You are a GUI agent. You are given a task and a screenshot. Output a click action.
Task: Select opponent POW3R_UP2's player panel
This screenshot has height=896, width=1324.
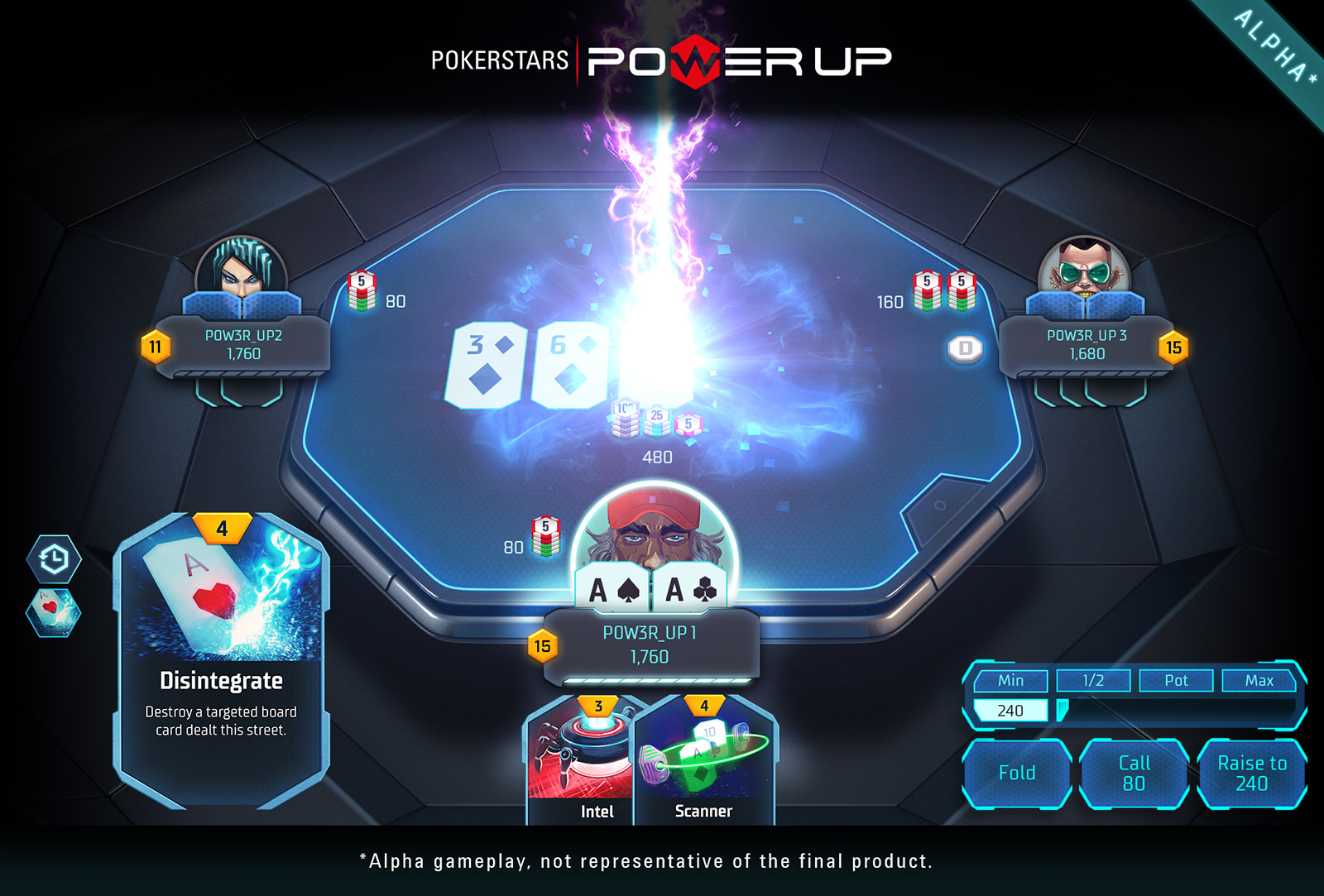[x=244, y=345]
